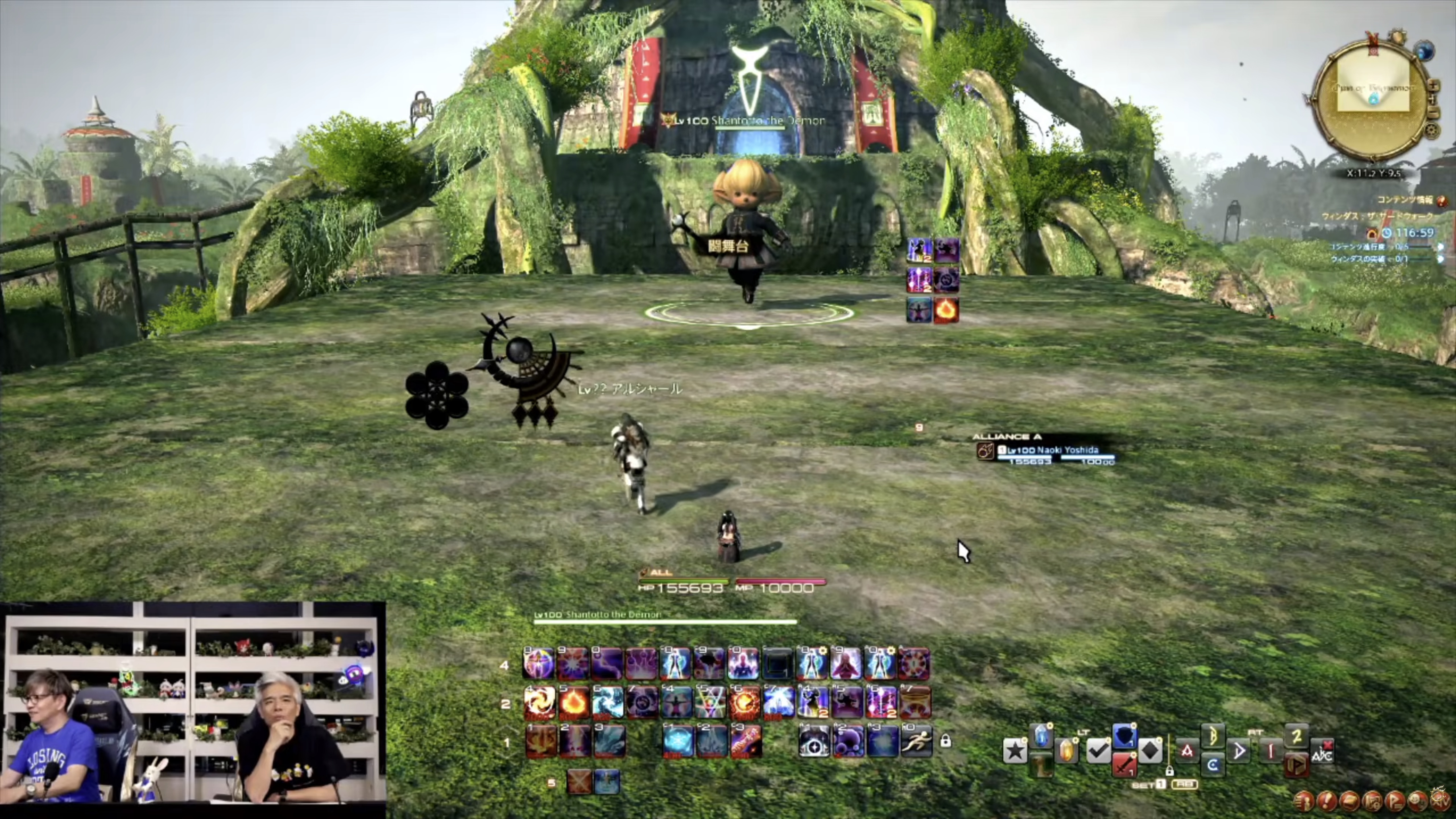Toggle the hotbar padlock icon
This screenshot has width=1456, height=819.
pyautogui.click(x=945, y=741)
